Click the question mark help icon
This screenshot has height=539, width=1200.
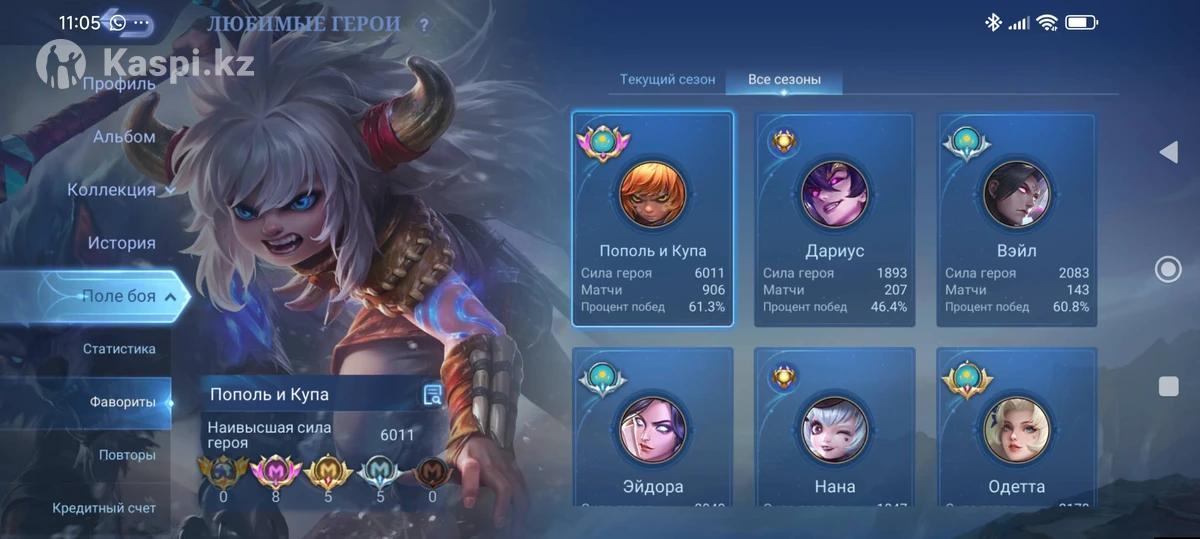(424, 25)
